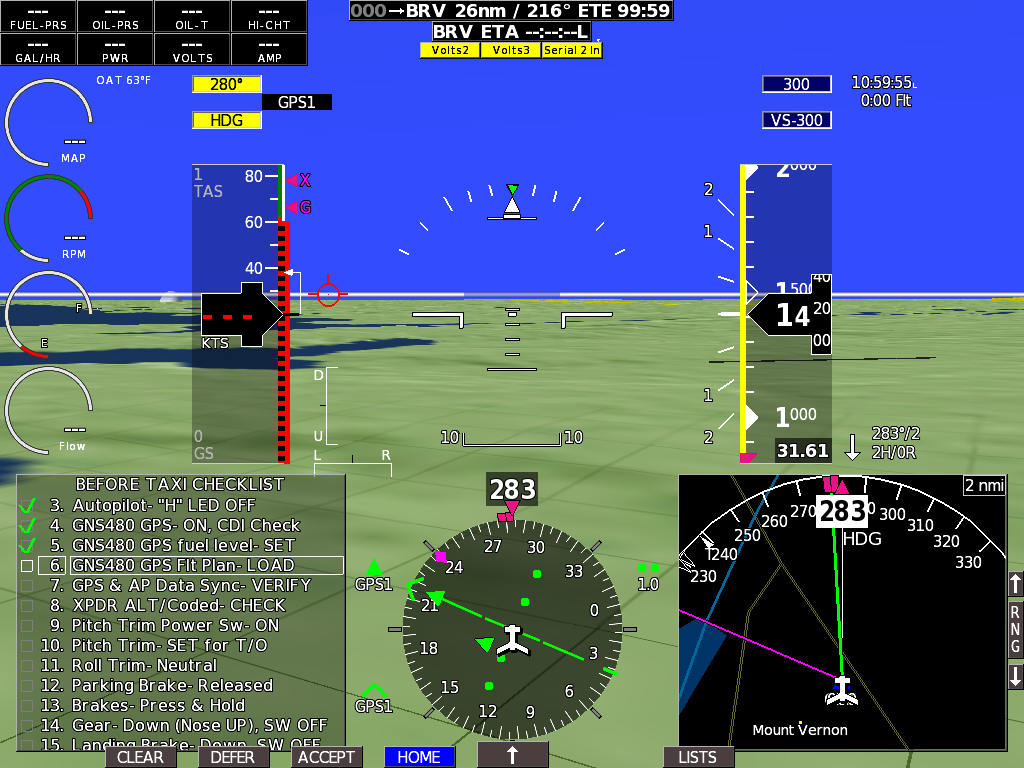Click the 300 altitude preselect box
Viewport: 1024px width, 768px height.
[x=796, y=84]
